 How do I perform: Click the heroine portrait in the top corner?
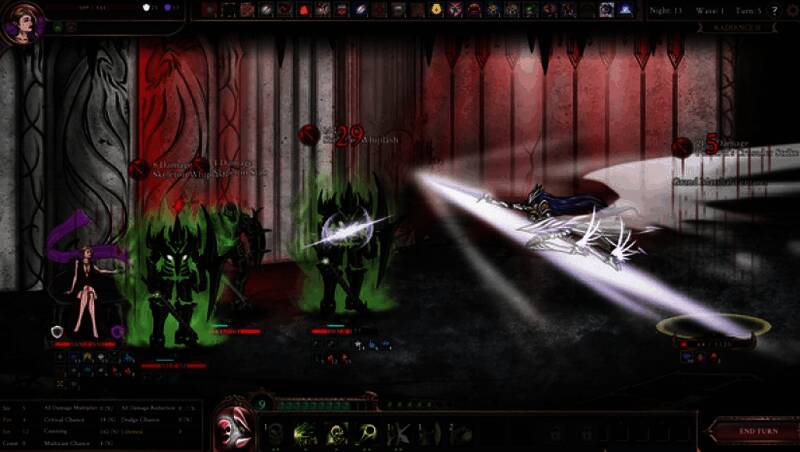click(x=22, y=22)
